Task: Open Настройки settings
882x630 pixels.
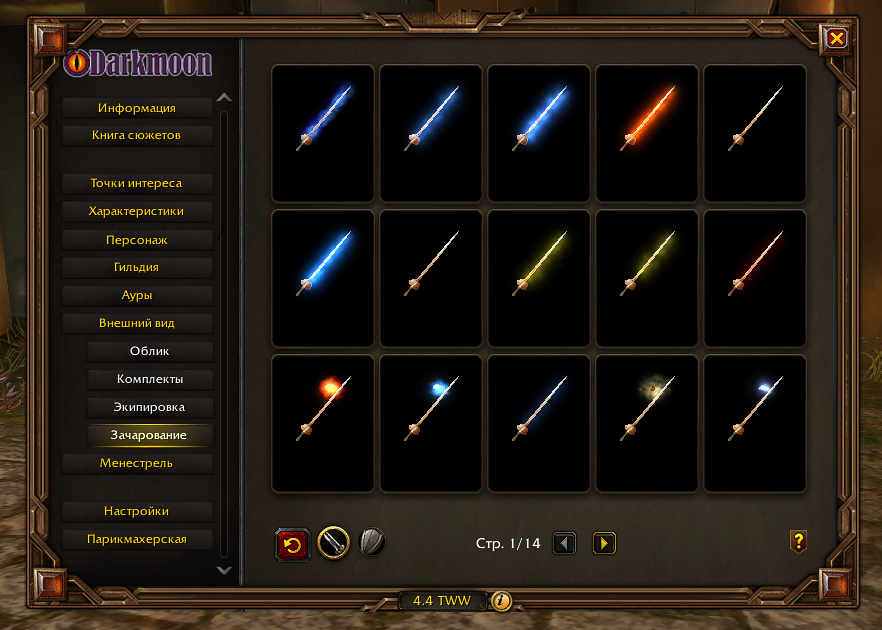Action: click(137, 512)
